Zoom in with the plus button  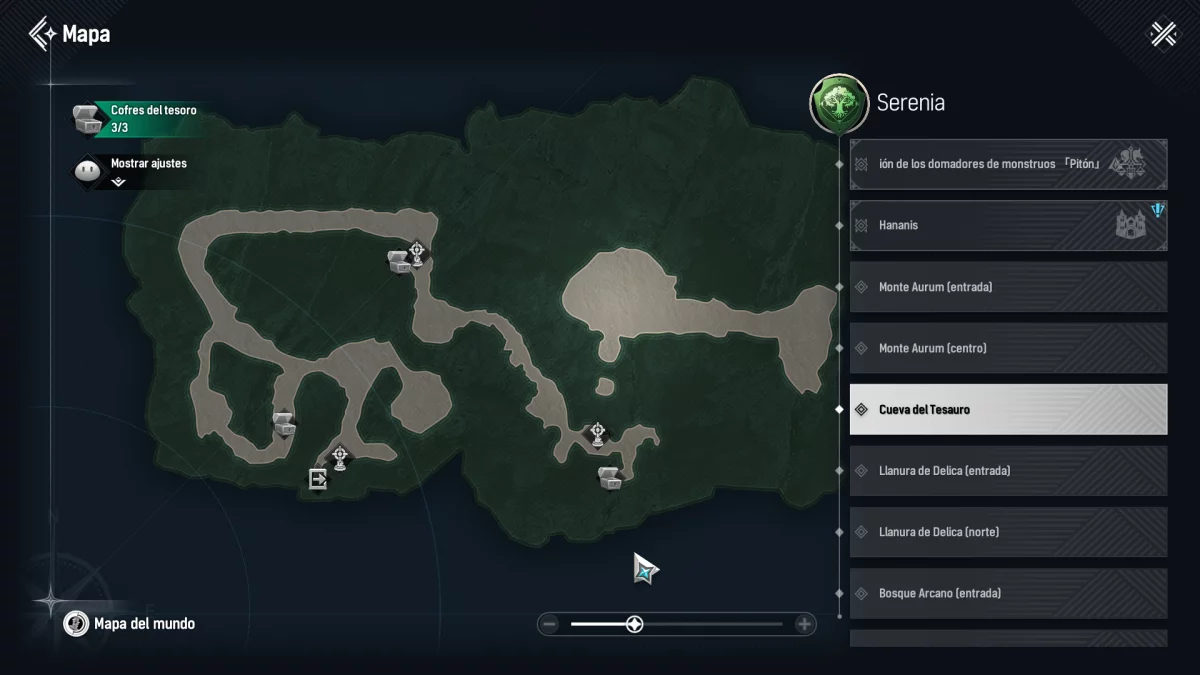[x=804, y=625]
